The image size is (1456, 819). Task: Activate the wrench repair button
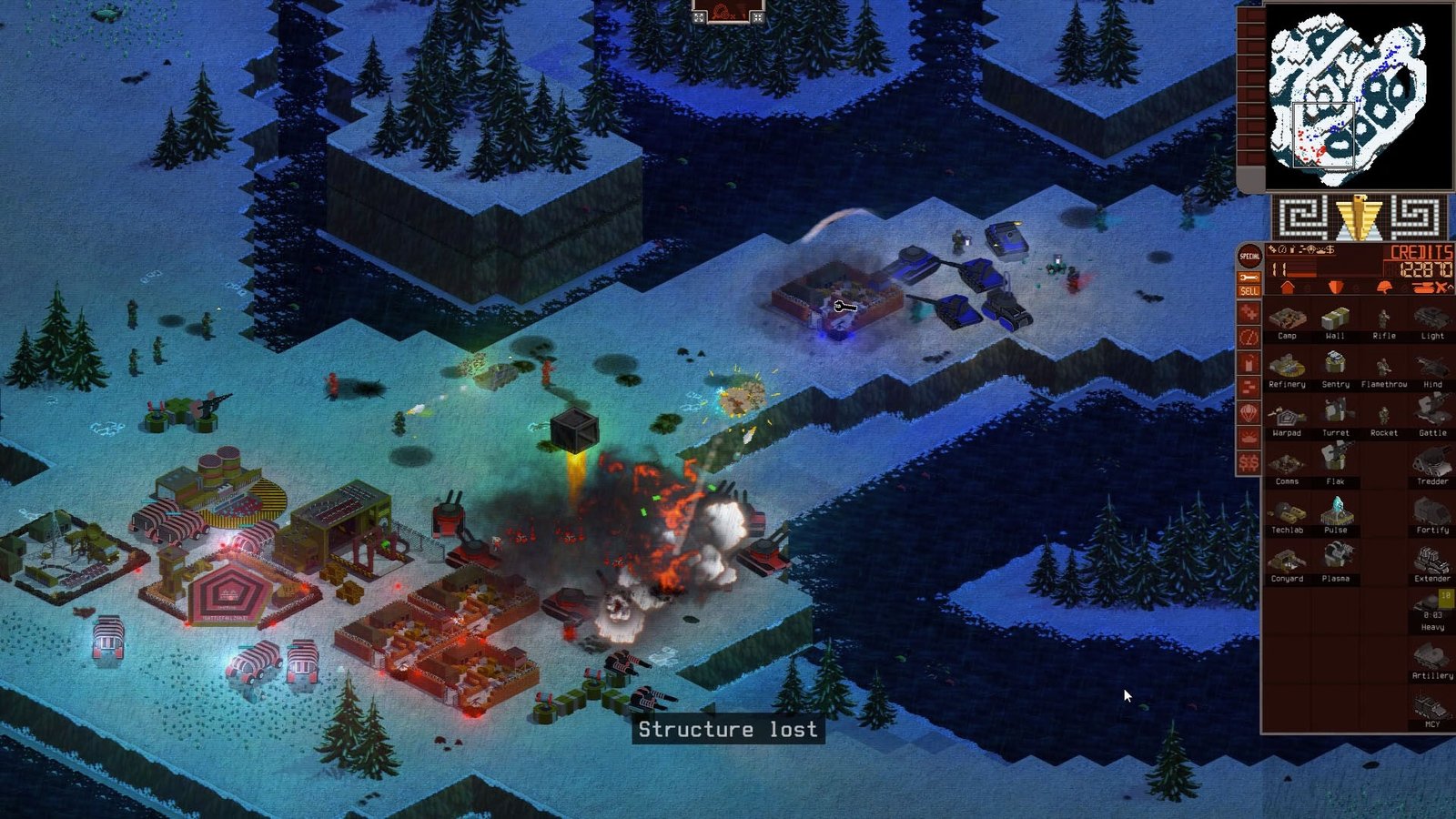coord(1249,277)
